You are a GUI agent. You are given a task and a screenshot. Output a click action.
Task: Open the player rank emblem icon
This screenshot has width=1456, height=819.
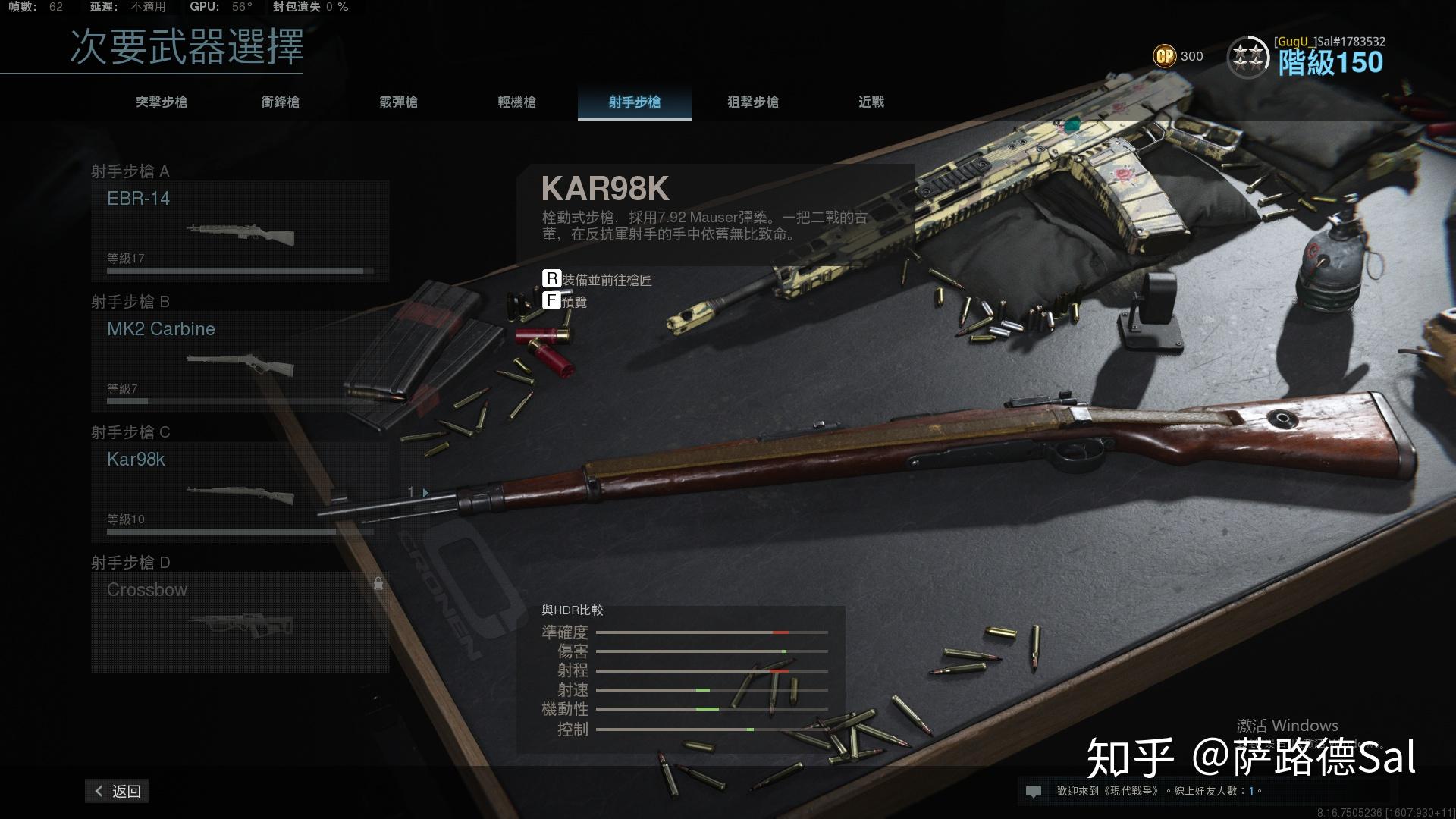coord(1249,56)
